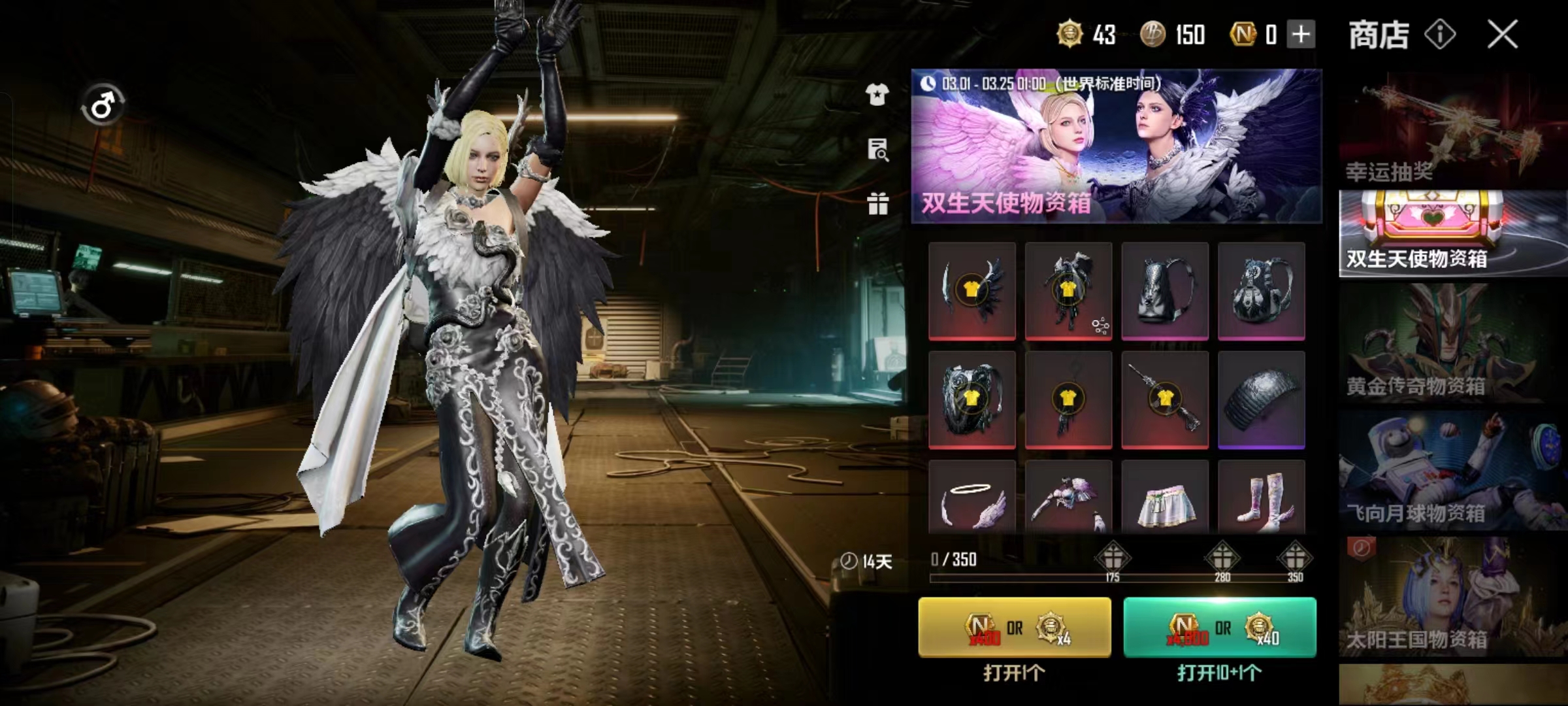Claim the 175 milestone gift box
1568x706 pixels.
pyautogui.click(x=1112, y=558)
